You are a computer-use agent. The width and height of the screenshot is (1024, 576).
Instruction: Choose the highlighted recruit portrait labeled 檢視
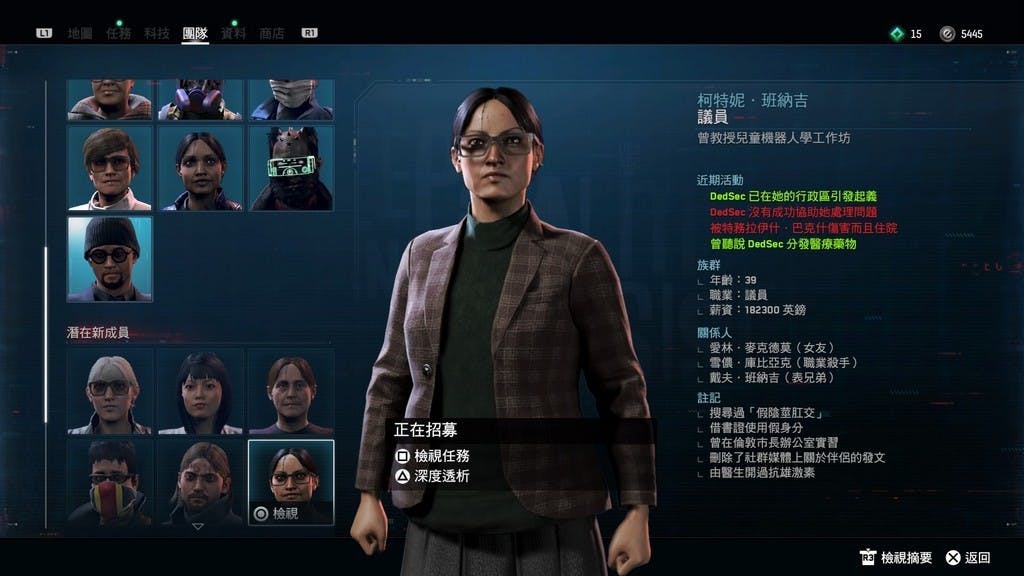[291, 482]
